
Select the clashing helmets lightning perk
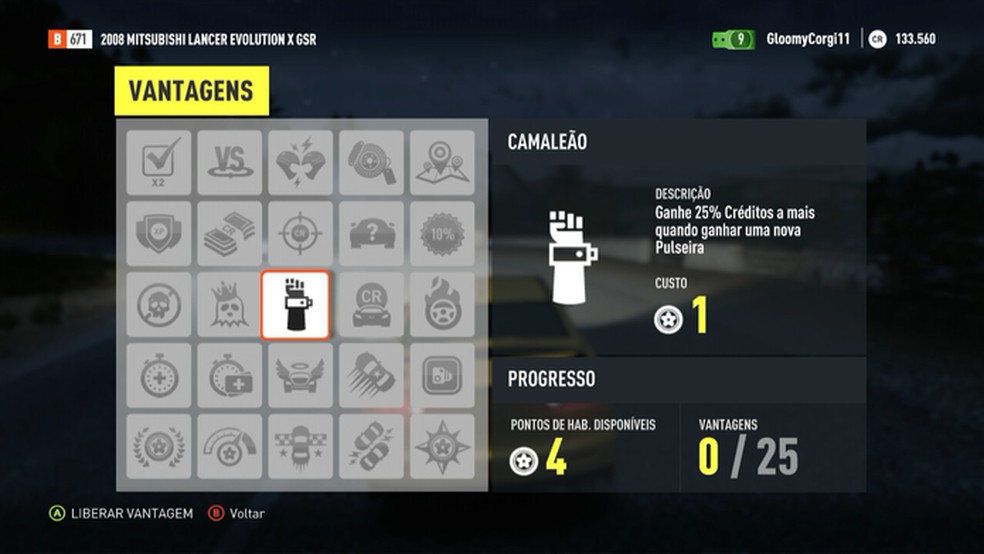click(x=300, y=162)
